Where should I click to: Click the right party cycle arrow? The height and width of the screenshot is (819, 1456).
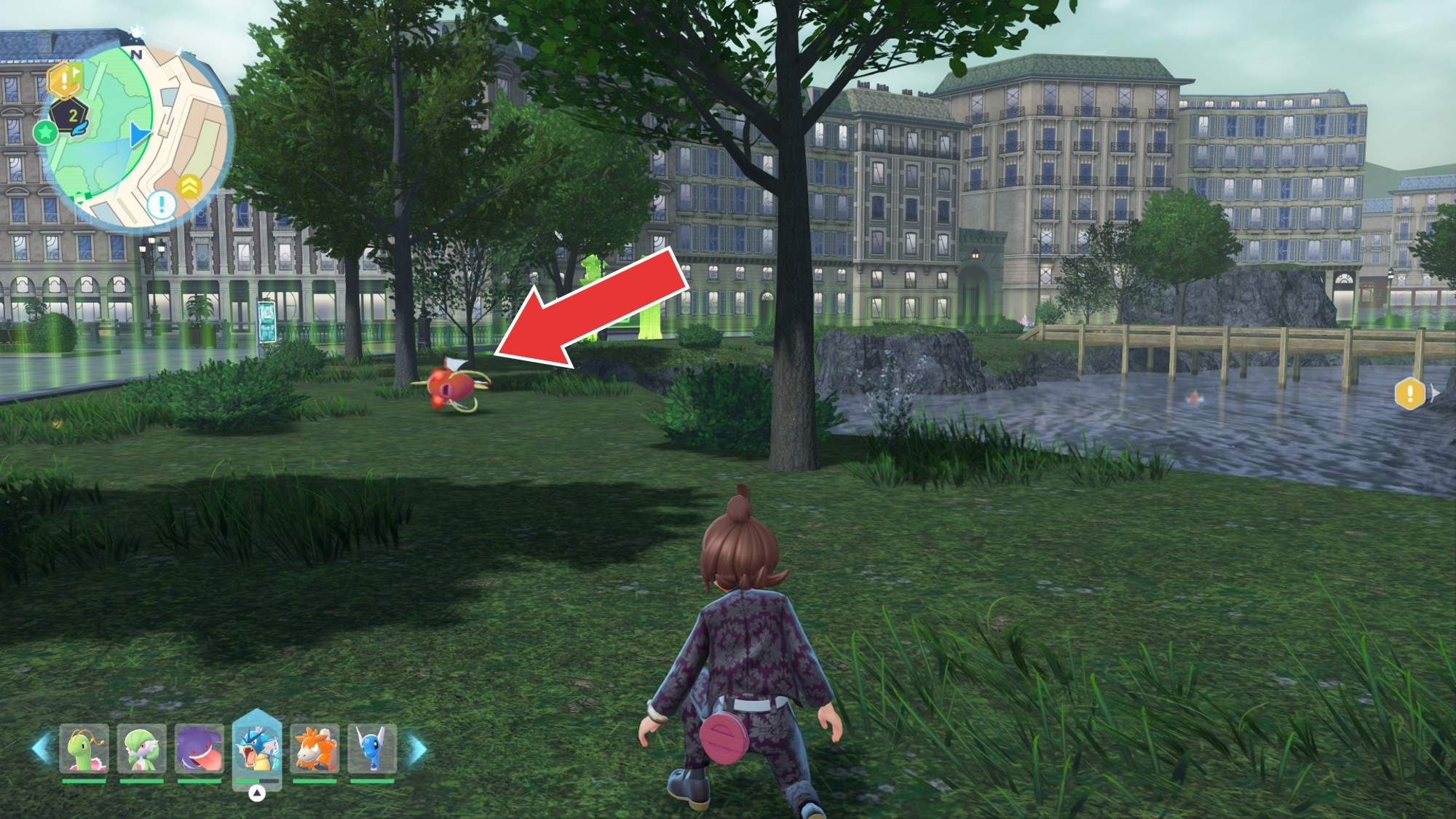point(418,748)
